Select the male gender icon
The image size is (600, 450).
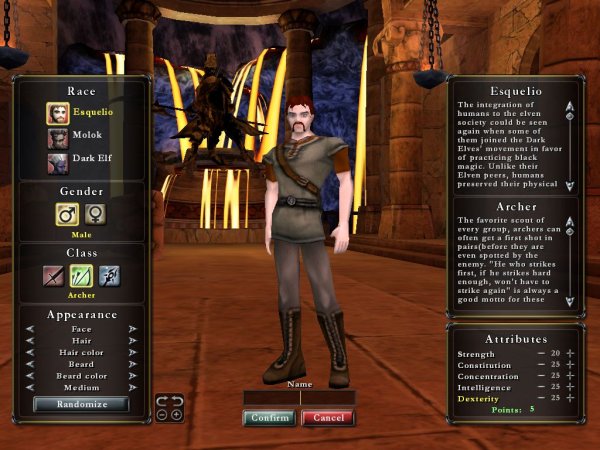pos(66,214)
